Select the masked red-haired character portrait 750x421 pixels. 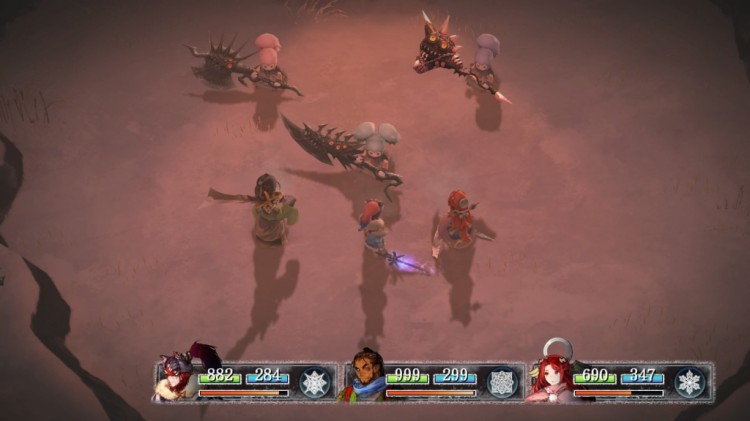[178, 378]
